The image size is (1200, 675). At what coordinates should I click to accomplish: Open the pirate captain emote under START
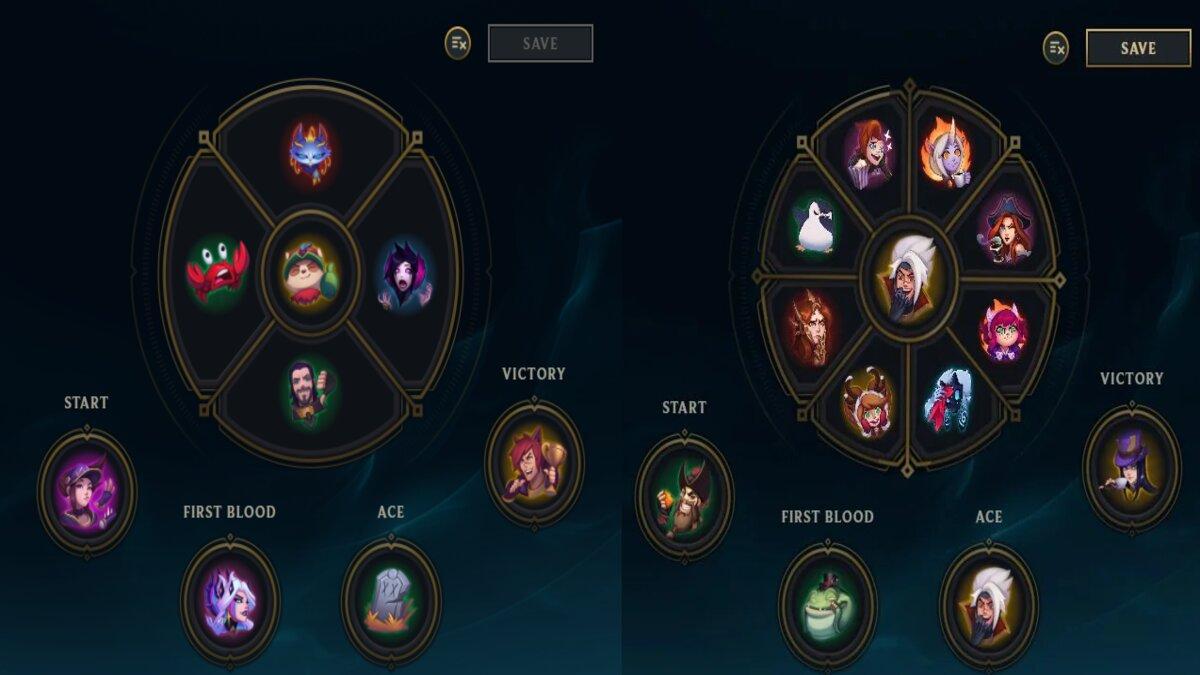click(684, 497)
